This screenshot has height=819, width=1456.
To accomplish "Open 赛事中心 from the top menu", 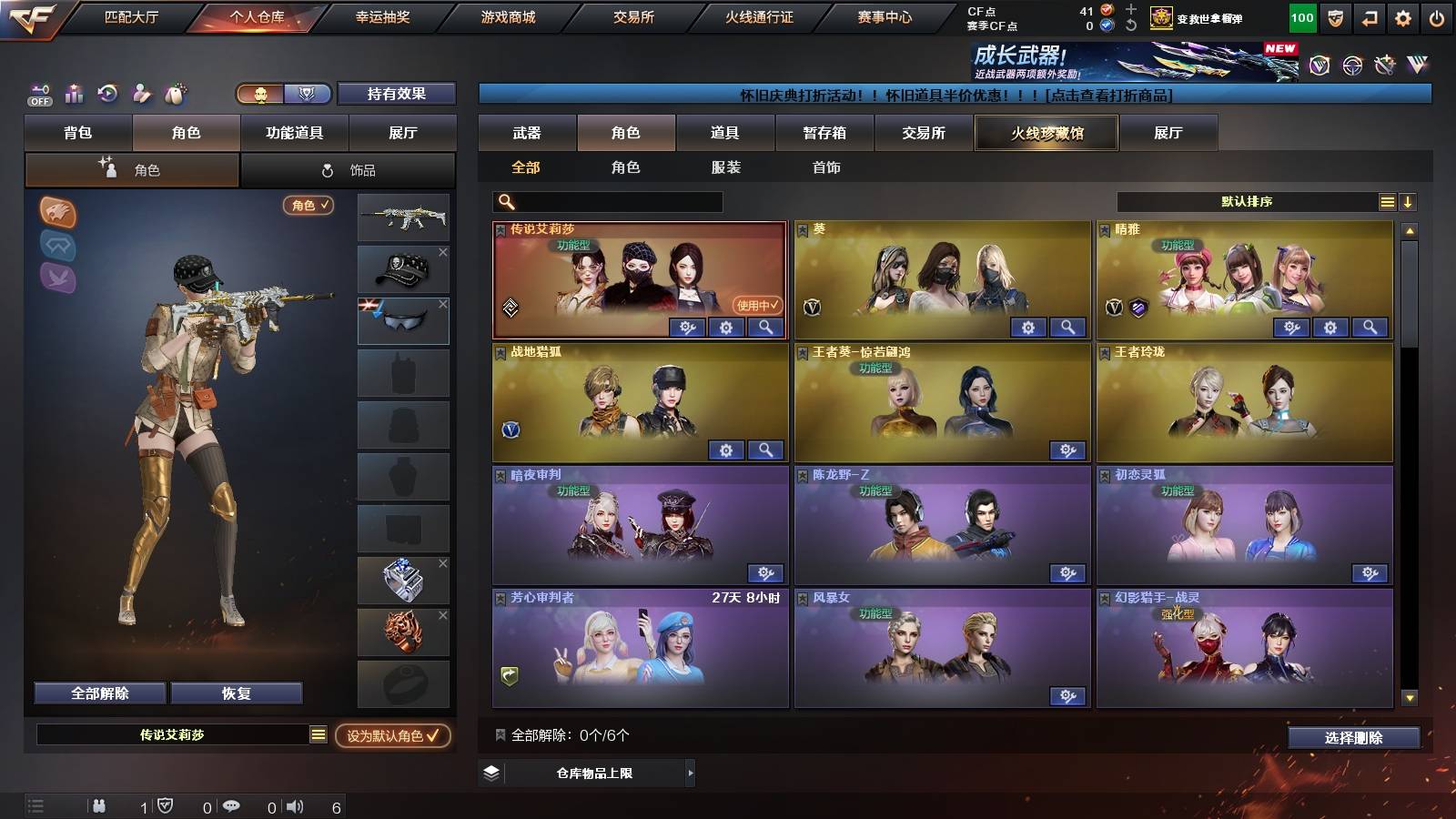I will [x=884, y=15].
